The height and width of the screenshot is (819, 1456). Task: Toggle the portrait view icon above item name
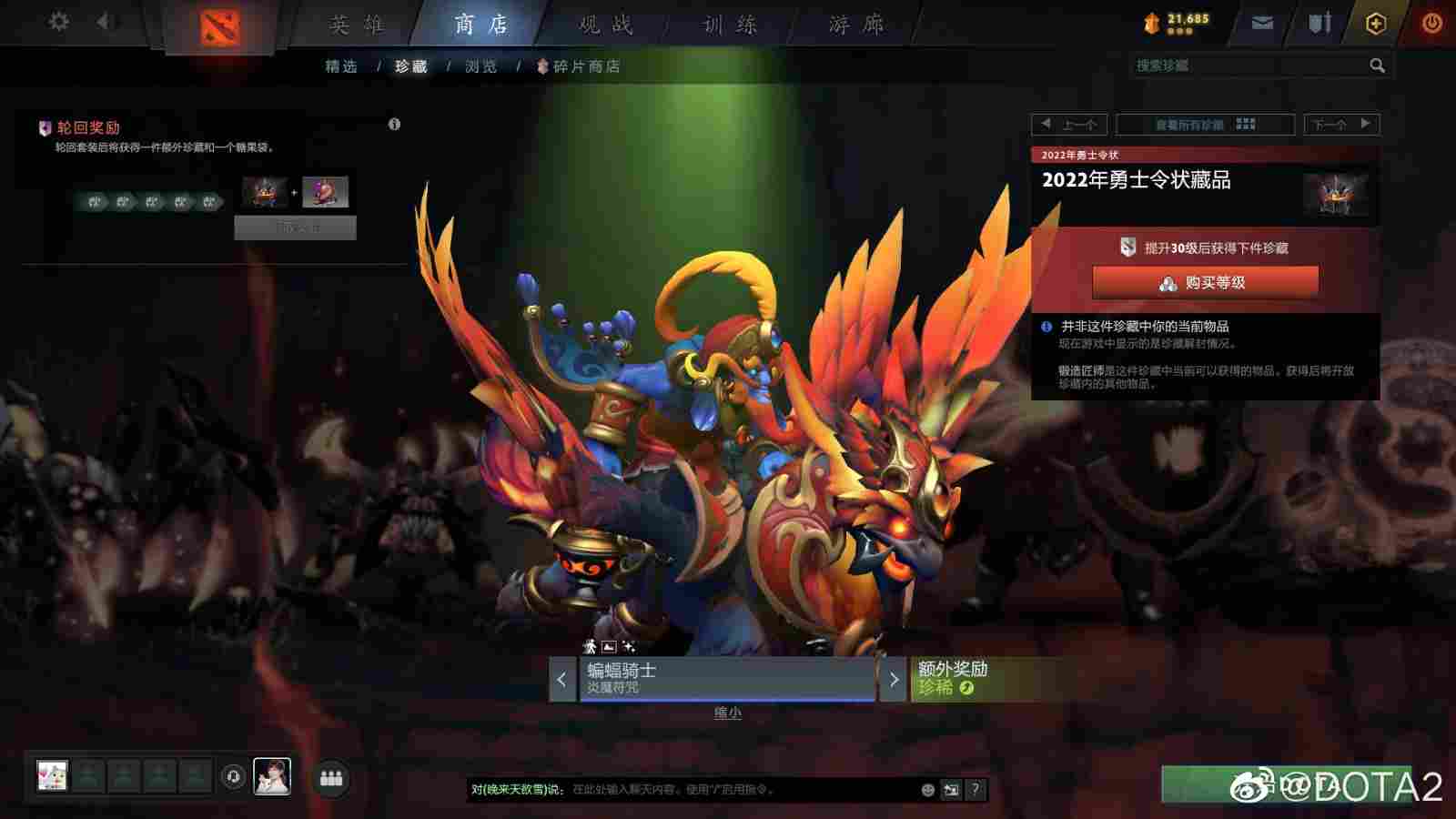pos(608,648)
